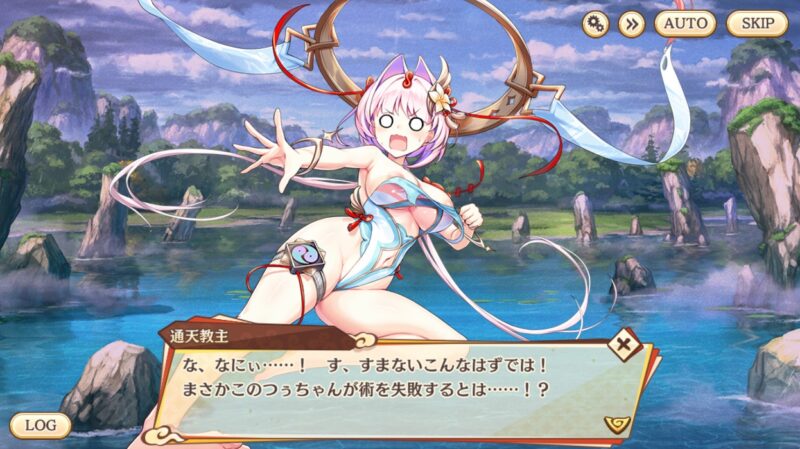Activate the fast-forward double arrow button
This screenshot has width=800, height=449.
point(631,23)
